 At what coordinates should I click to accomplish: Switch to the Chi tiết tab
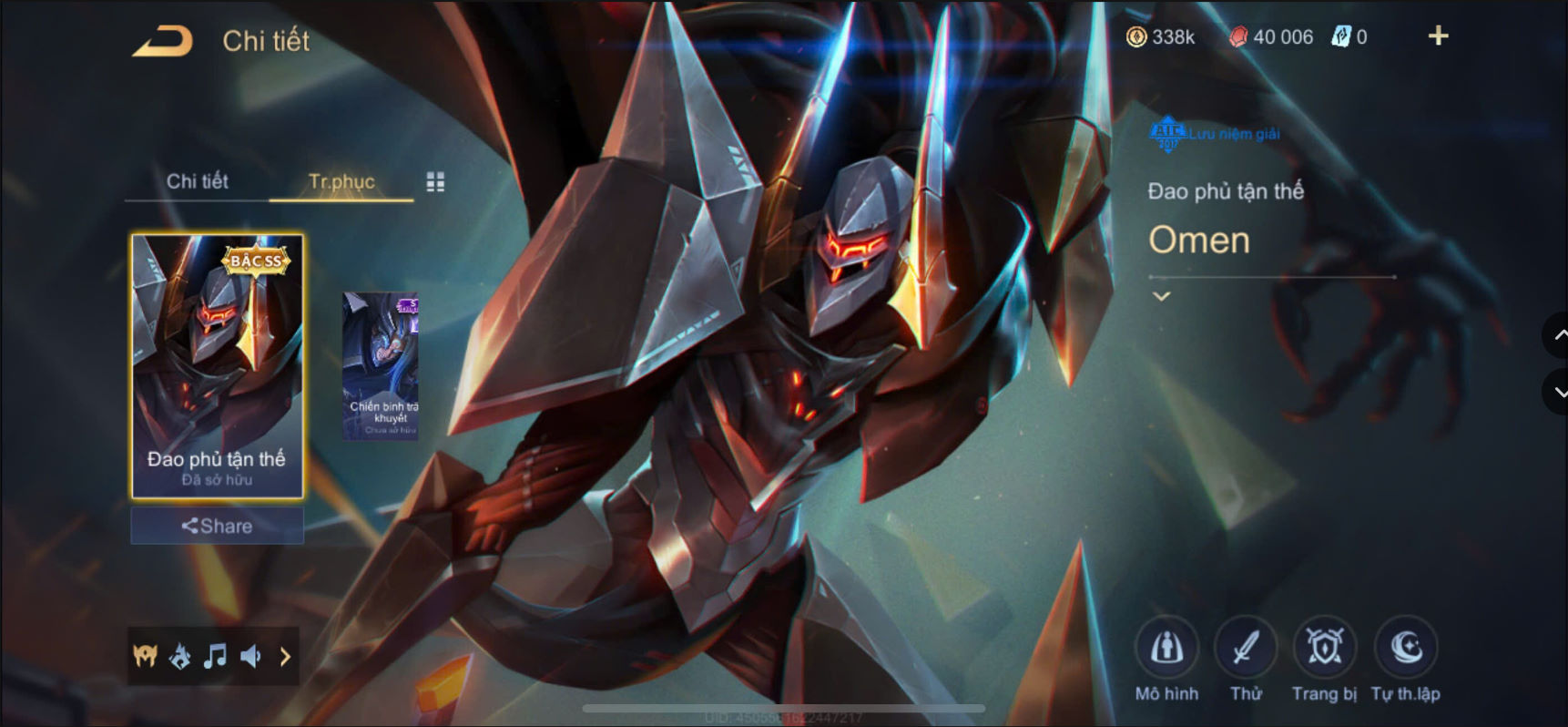(196, 181)
